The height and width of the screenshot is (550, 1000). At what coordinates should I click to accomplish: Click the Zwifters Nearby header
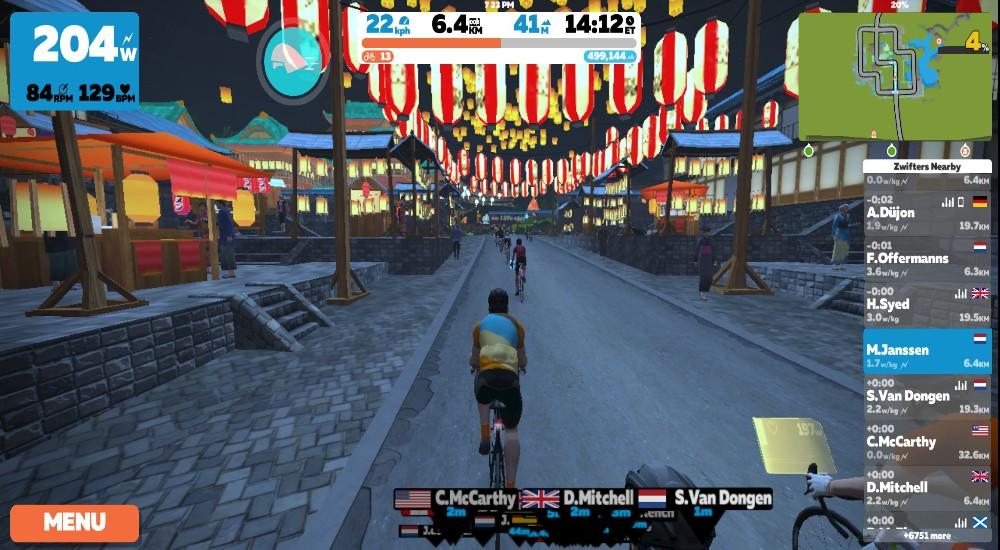(927, 167)
